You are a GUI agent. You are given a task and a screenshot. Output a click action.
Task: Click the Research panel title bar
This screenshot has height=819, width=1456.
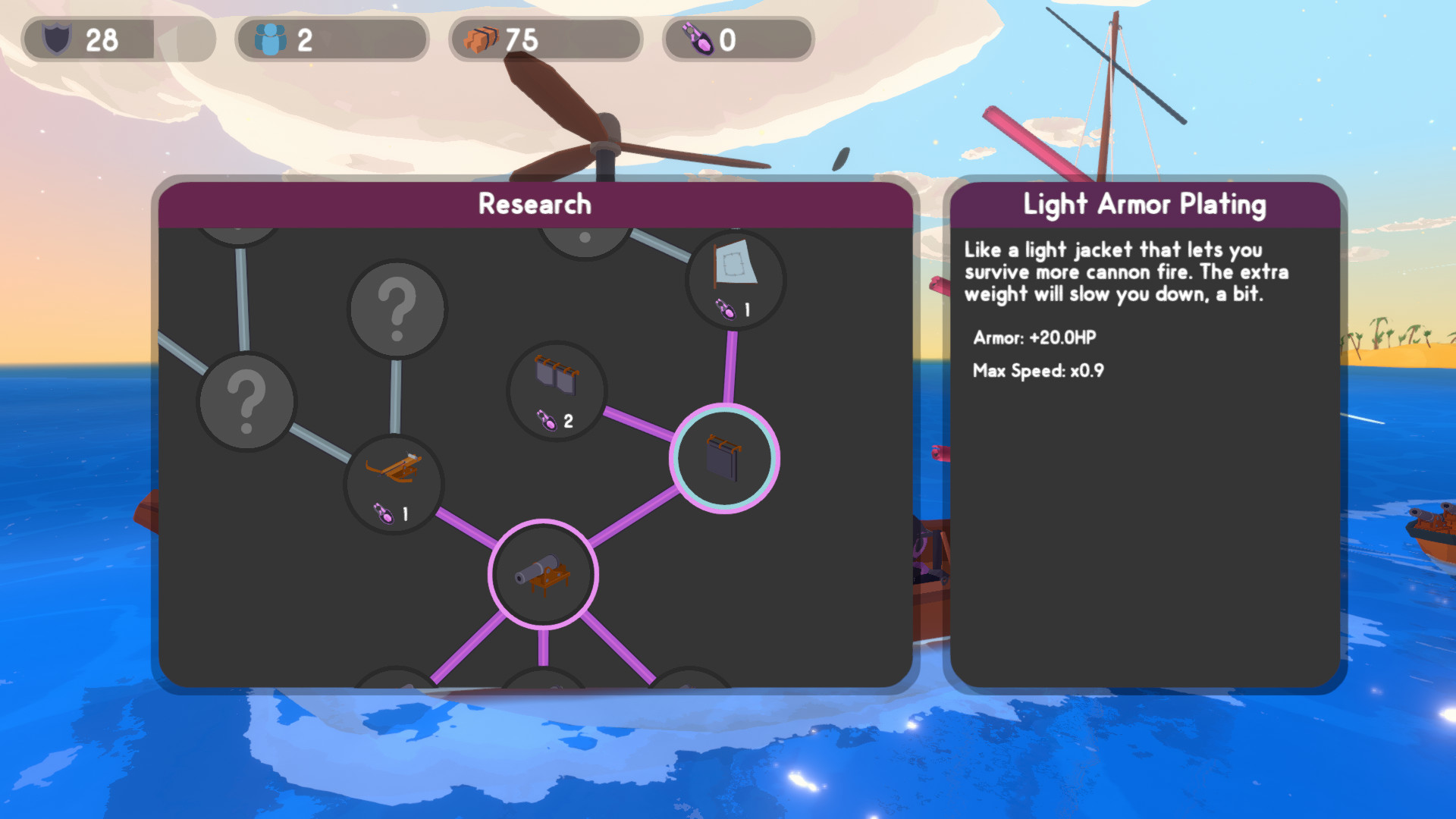pos(535,203)
